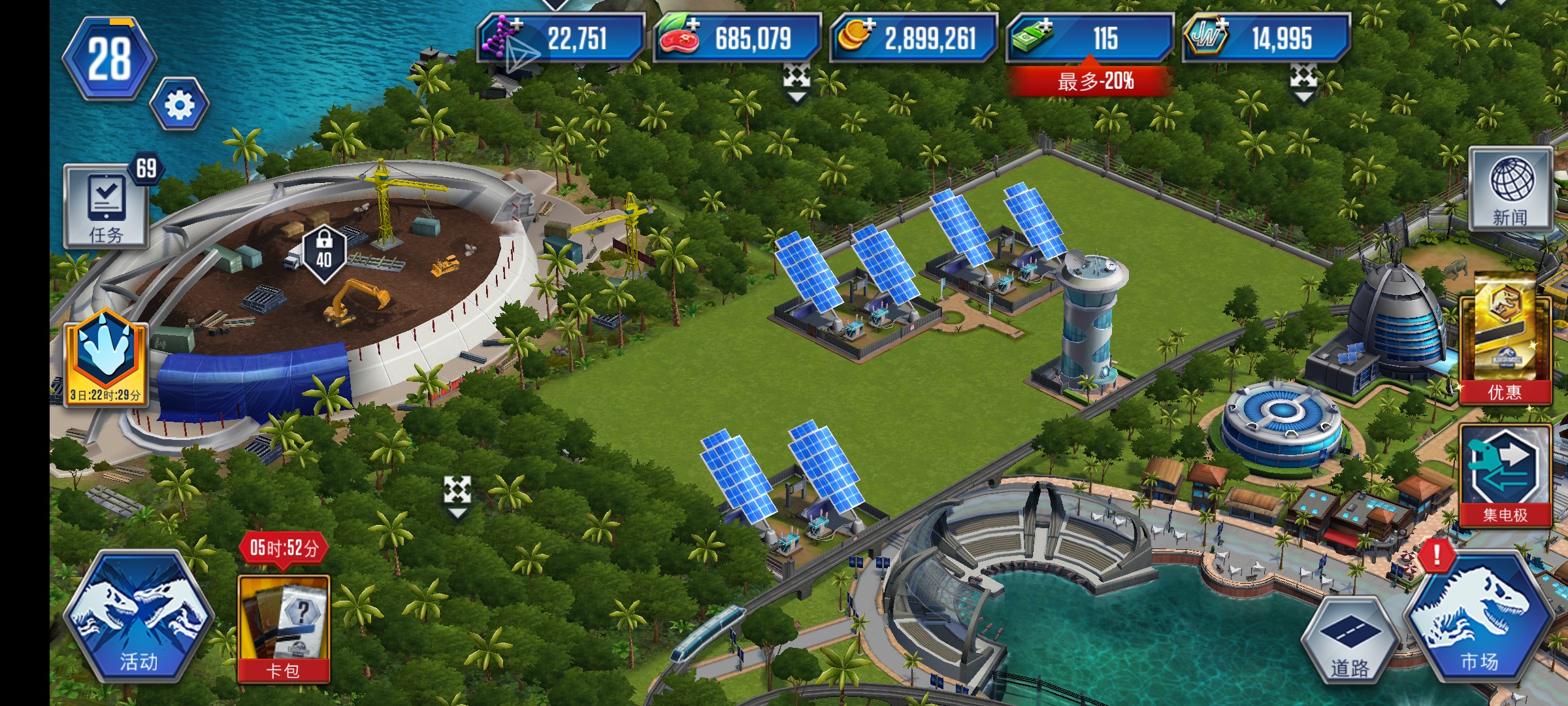Open the 活动 events battle menu
The image size is (1568, 706).
coord(139,618)
